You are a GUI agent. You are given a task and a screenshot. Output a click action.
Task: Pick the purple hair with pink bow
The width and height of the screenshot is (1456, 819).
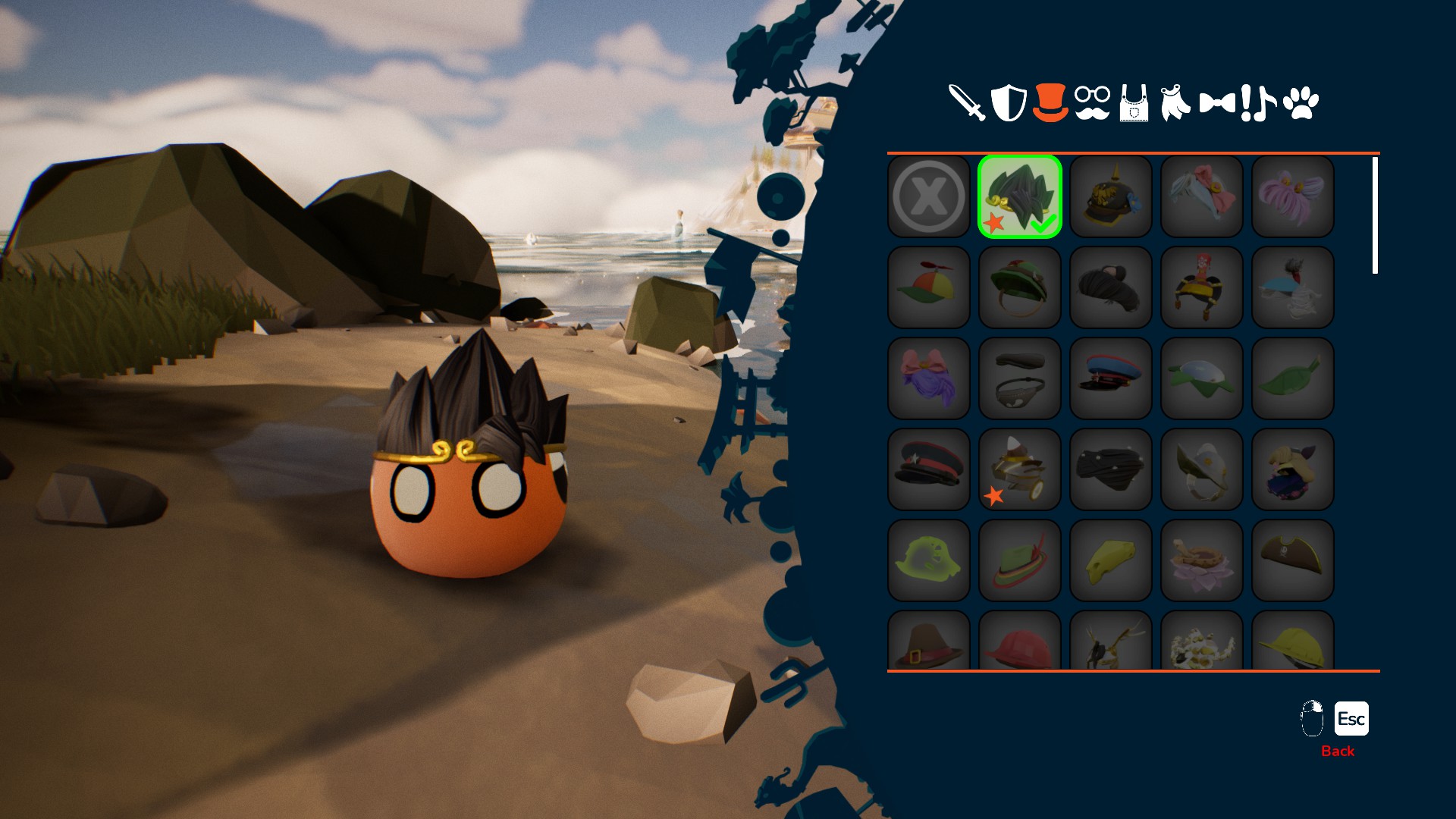[928, 378]
